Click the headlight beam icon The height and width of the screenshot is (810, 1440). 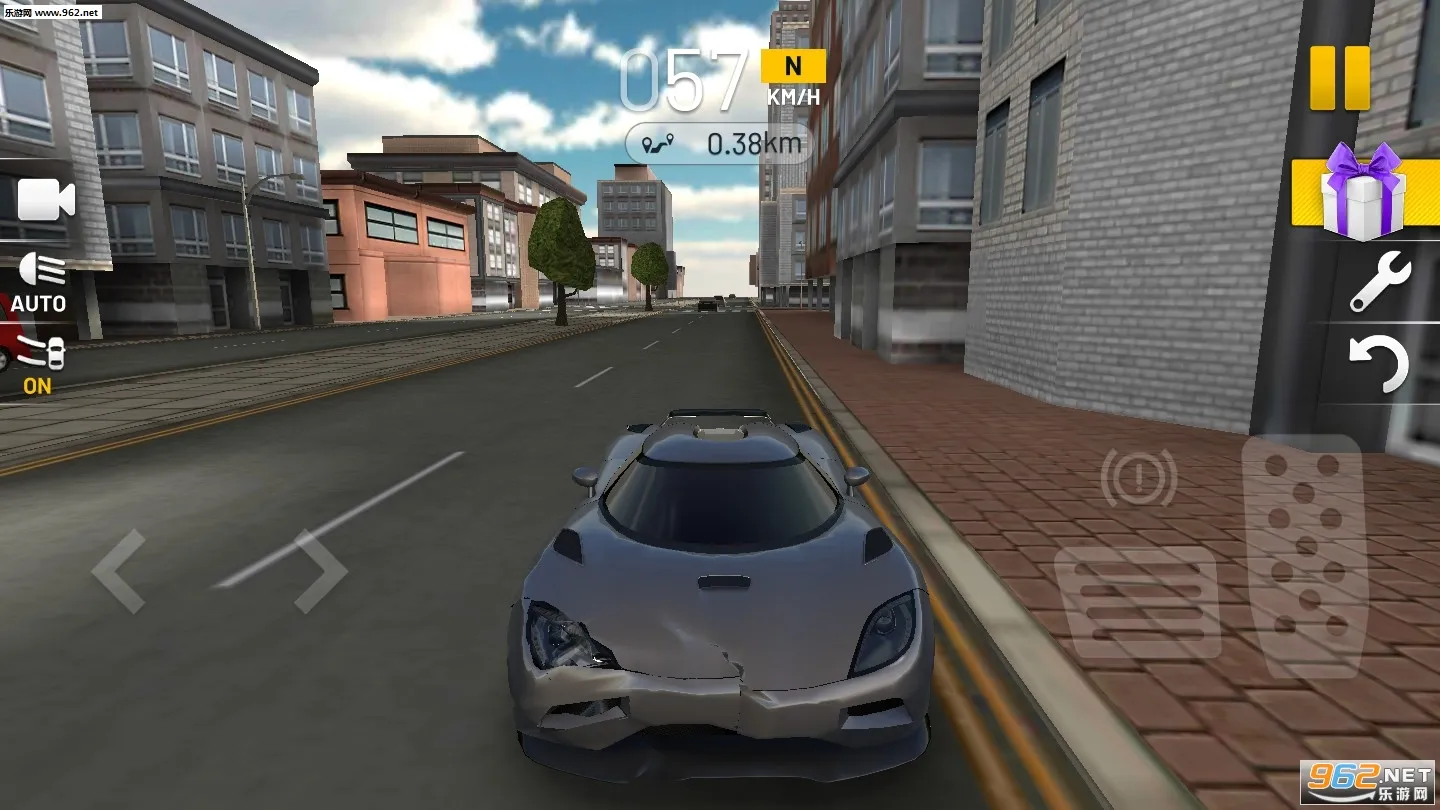pyautogui.click(x=40, y=270)
